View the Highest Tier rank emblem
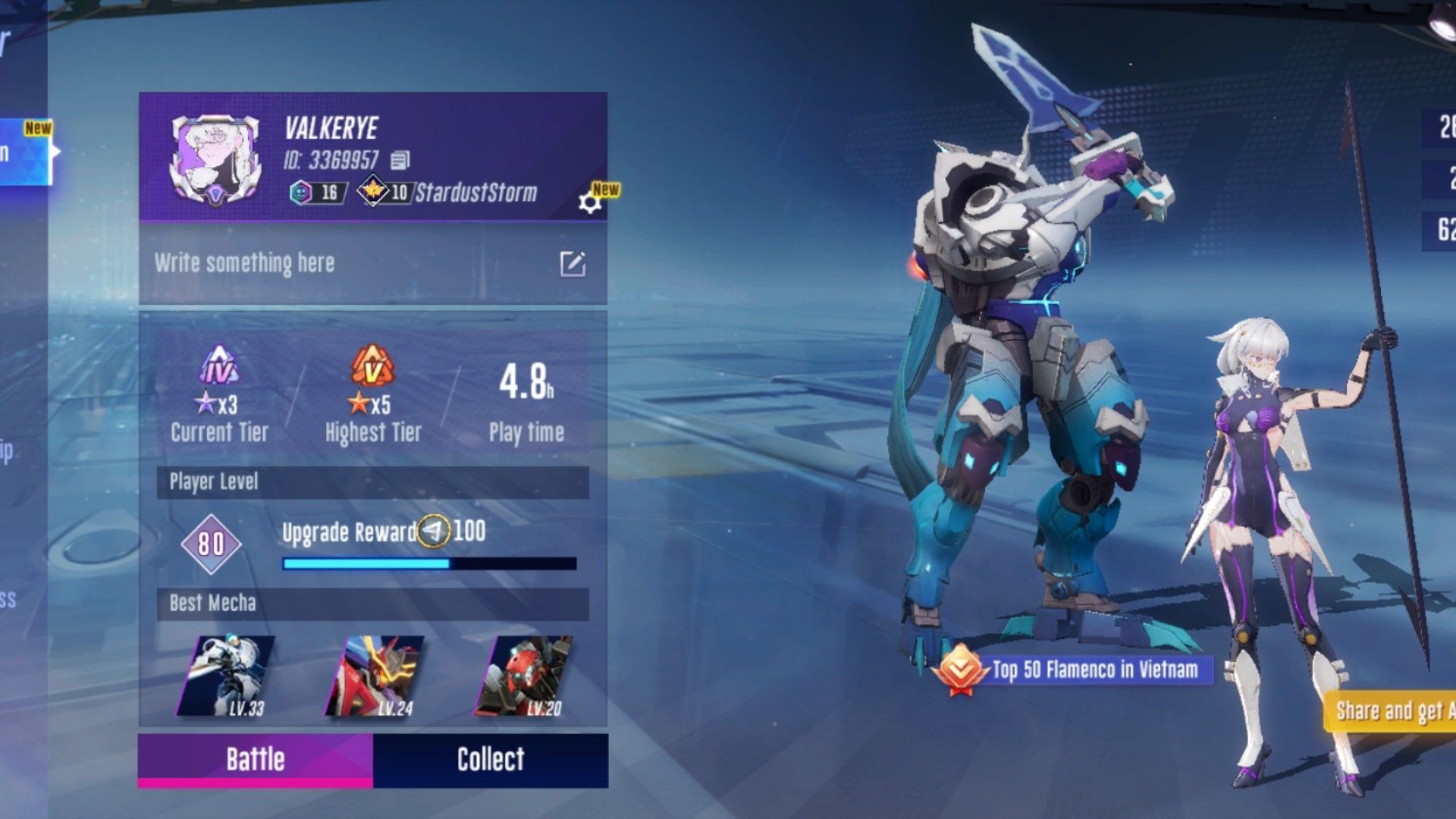 372,365
